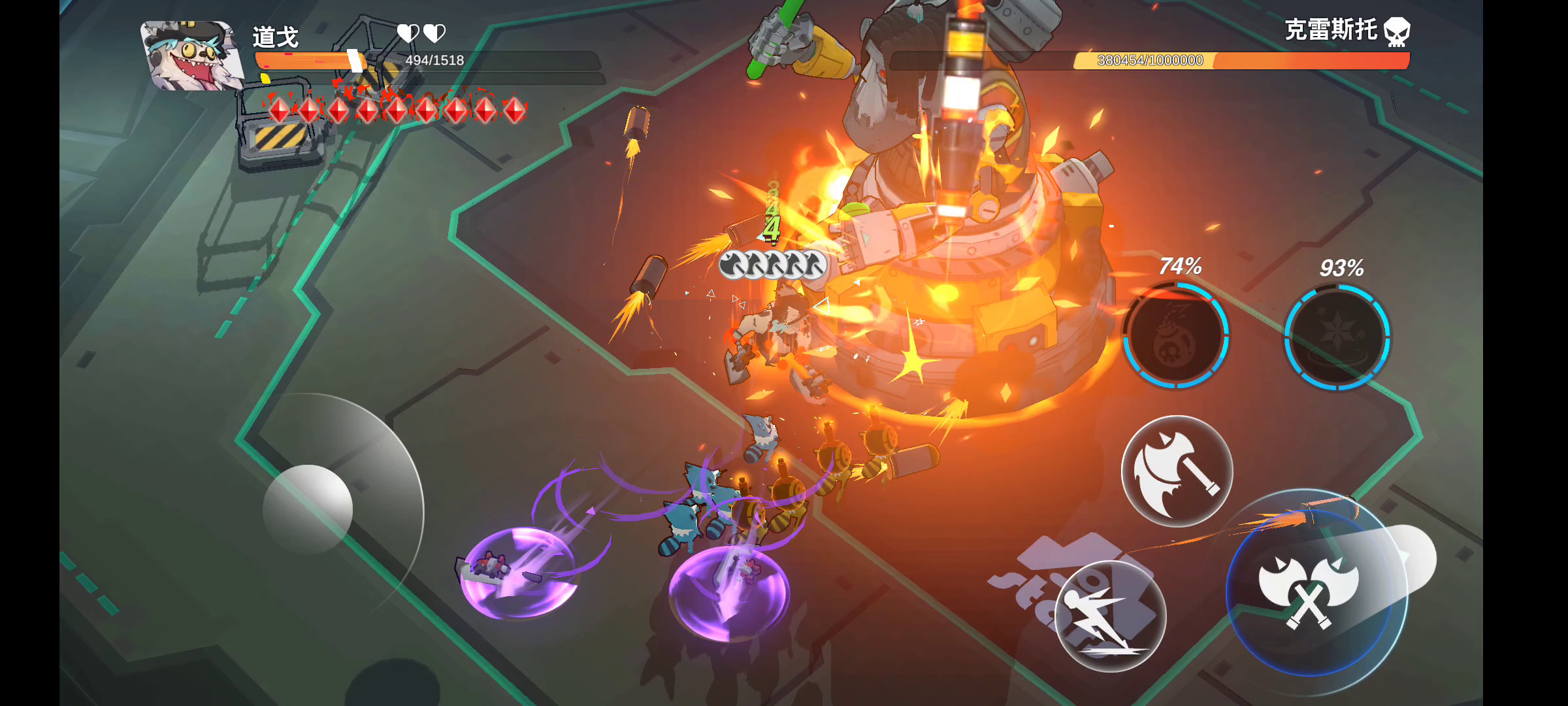Select the player character portrait avatar
This screenshot has width=1568, height=706.
190,56
